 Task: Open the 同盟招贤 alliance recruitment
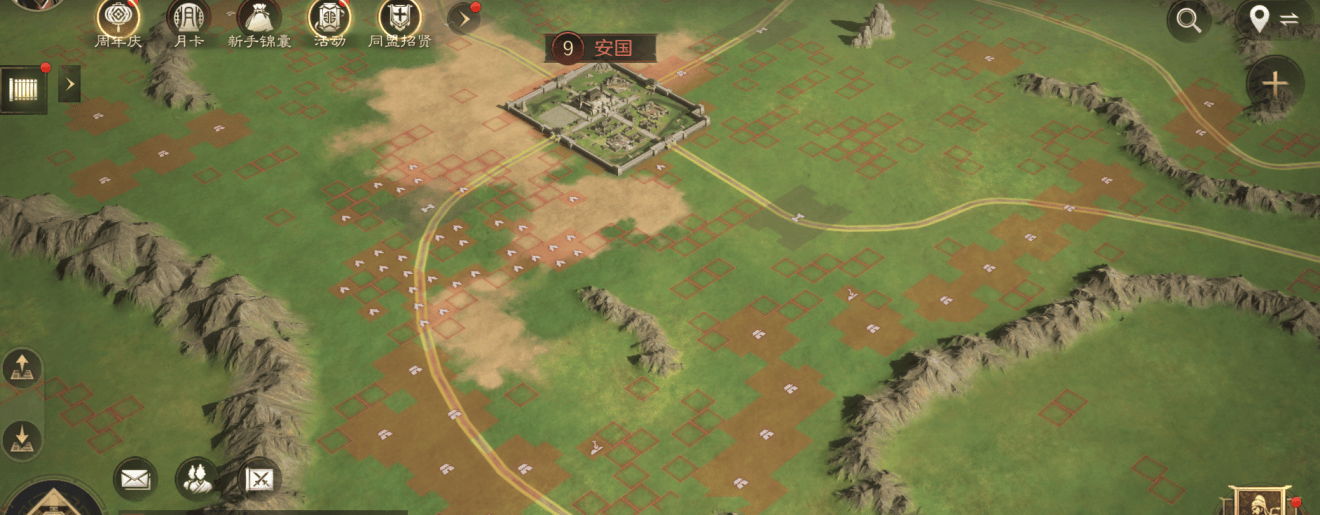pyautogui.click(x=399, y=19)
